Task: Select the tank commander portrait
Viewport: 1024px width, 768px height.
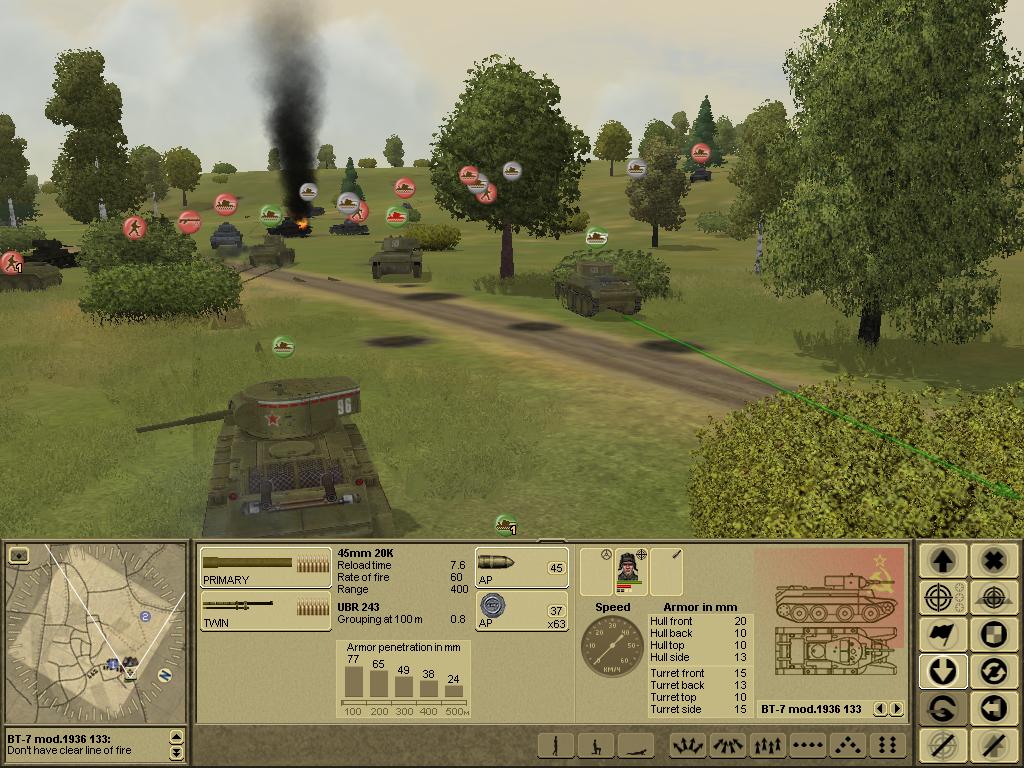Action: click(x=630, y=570)
